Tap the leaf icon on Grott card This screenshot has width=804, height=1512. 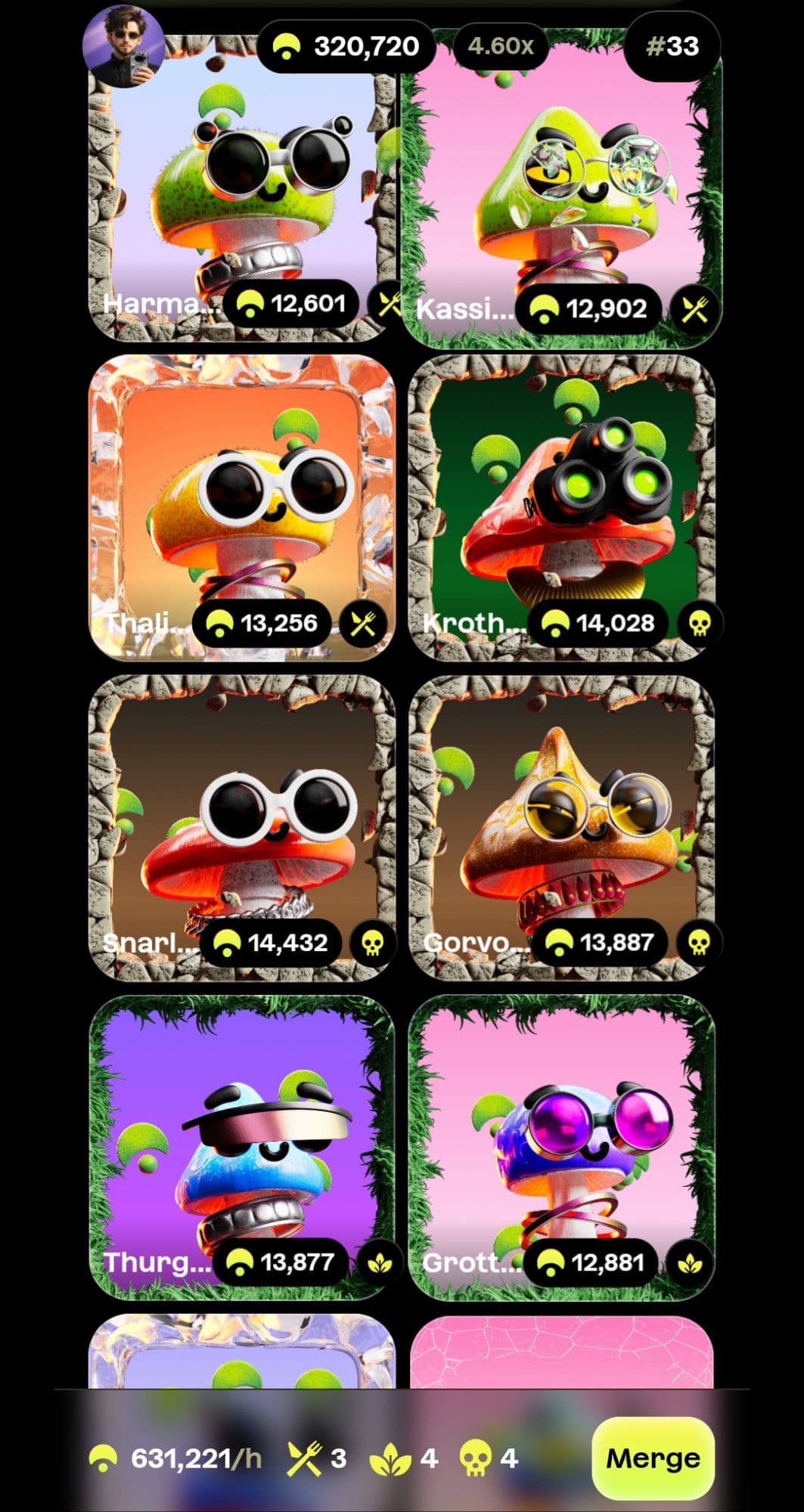coord(690,1263)
